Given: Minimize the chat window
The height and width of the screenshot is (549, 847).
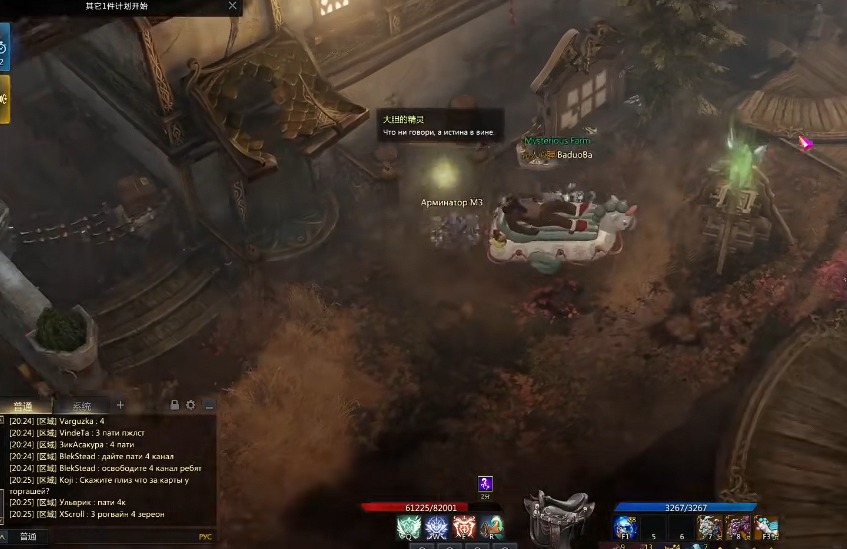Looking at the screenshot, I should click(209, 405).
